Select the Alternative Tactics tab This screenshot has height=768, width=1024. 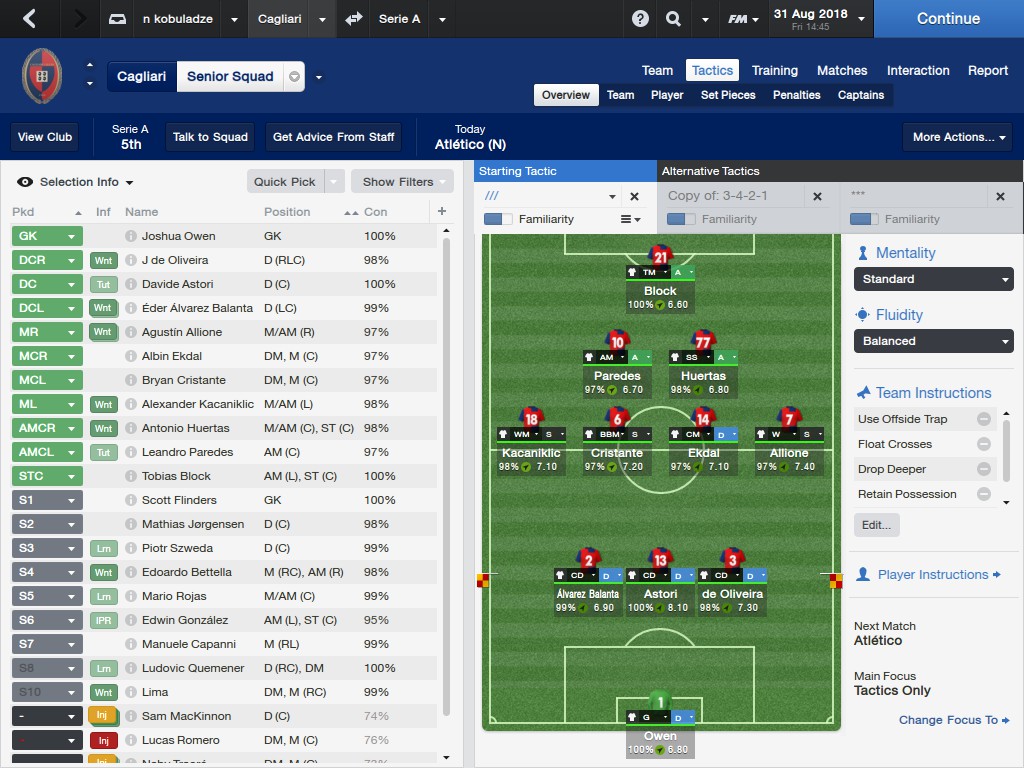[710, 171]
